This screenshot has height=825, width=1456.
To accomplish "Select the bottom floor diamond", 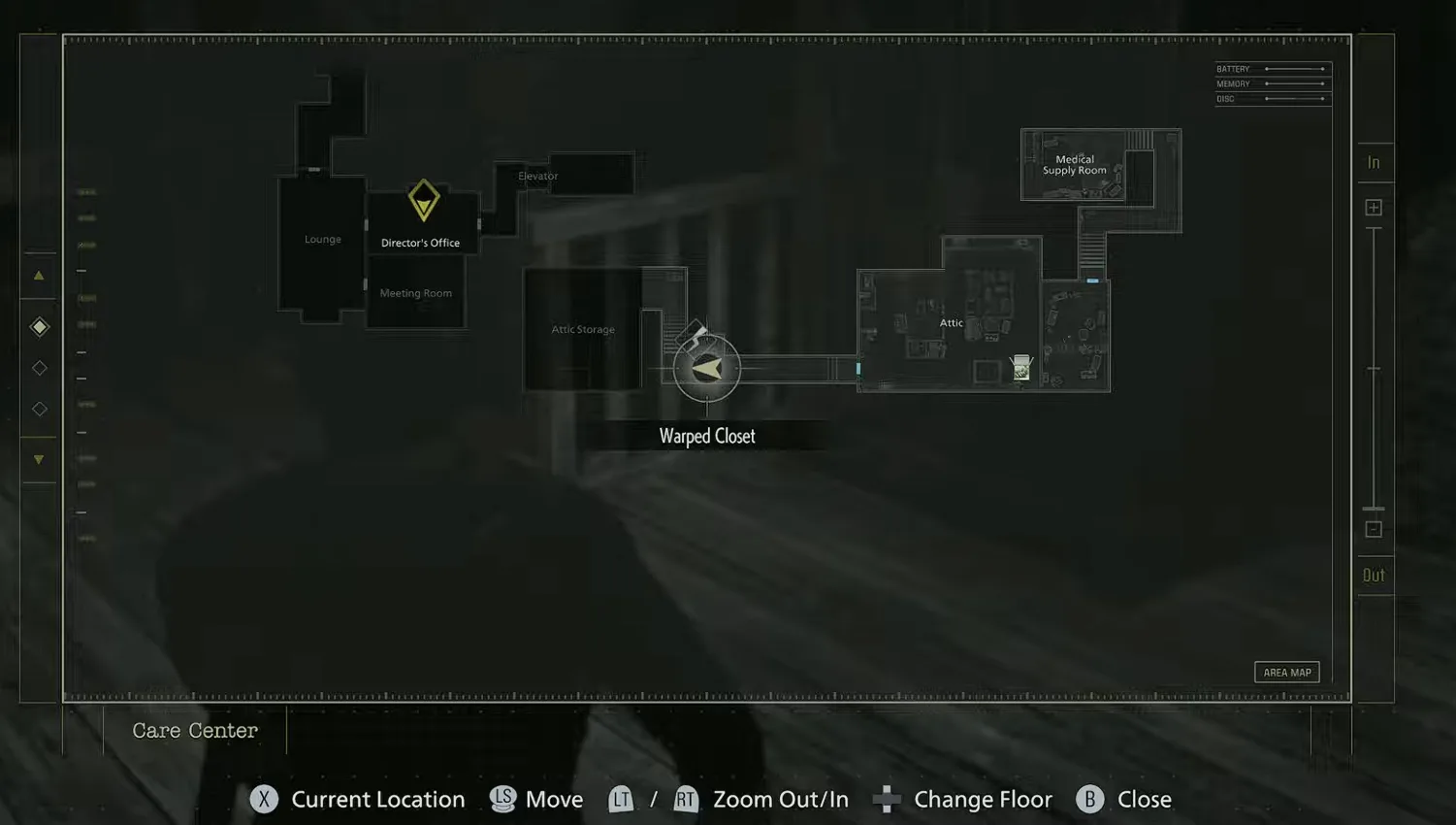I will (39, 409).
